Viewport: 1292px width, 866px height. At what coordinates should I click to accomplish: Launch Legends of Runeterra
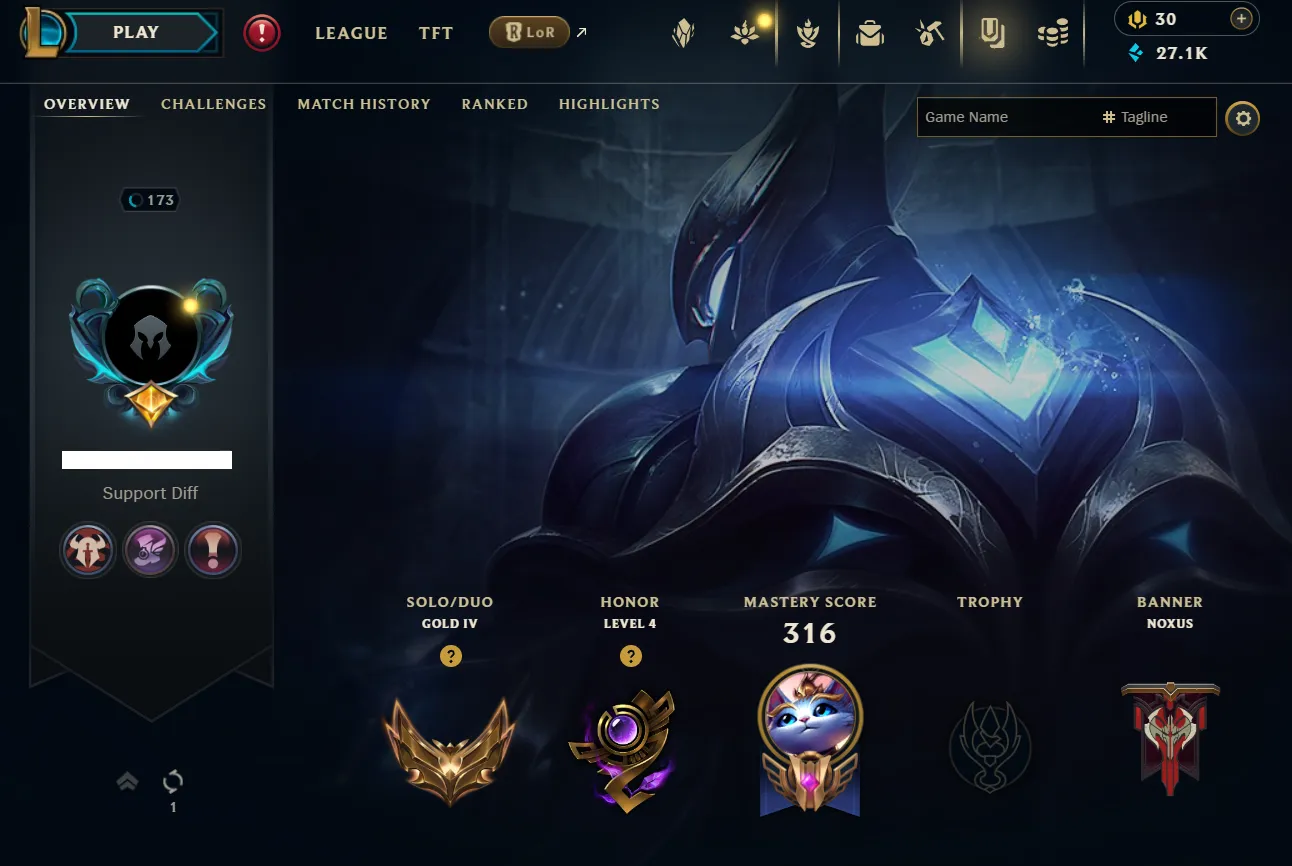pos(529,32)
